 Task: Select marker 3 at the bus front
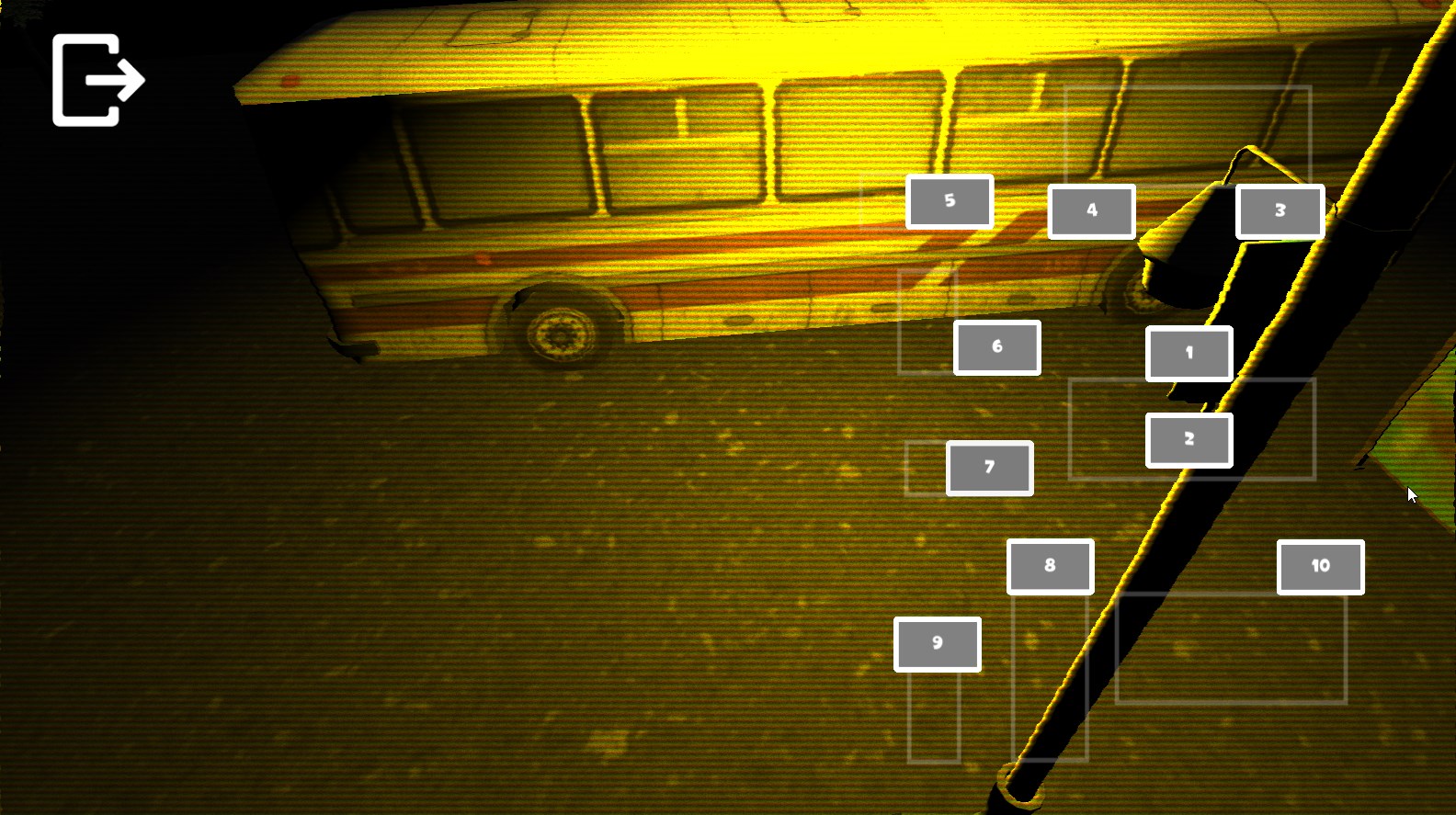pyautogui.click(x=1279, y=210)
